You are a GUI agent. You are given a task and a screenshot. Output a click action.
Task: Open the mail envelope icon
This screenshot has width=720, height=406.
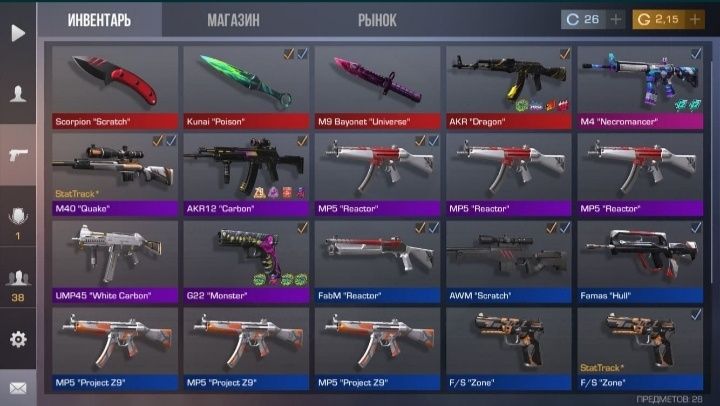click(x=18, y=387)
